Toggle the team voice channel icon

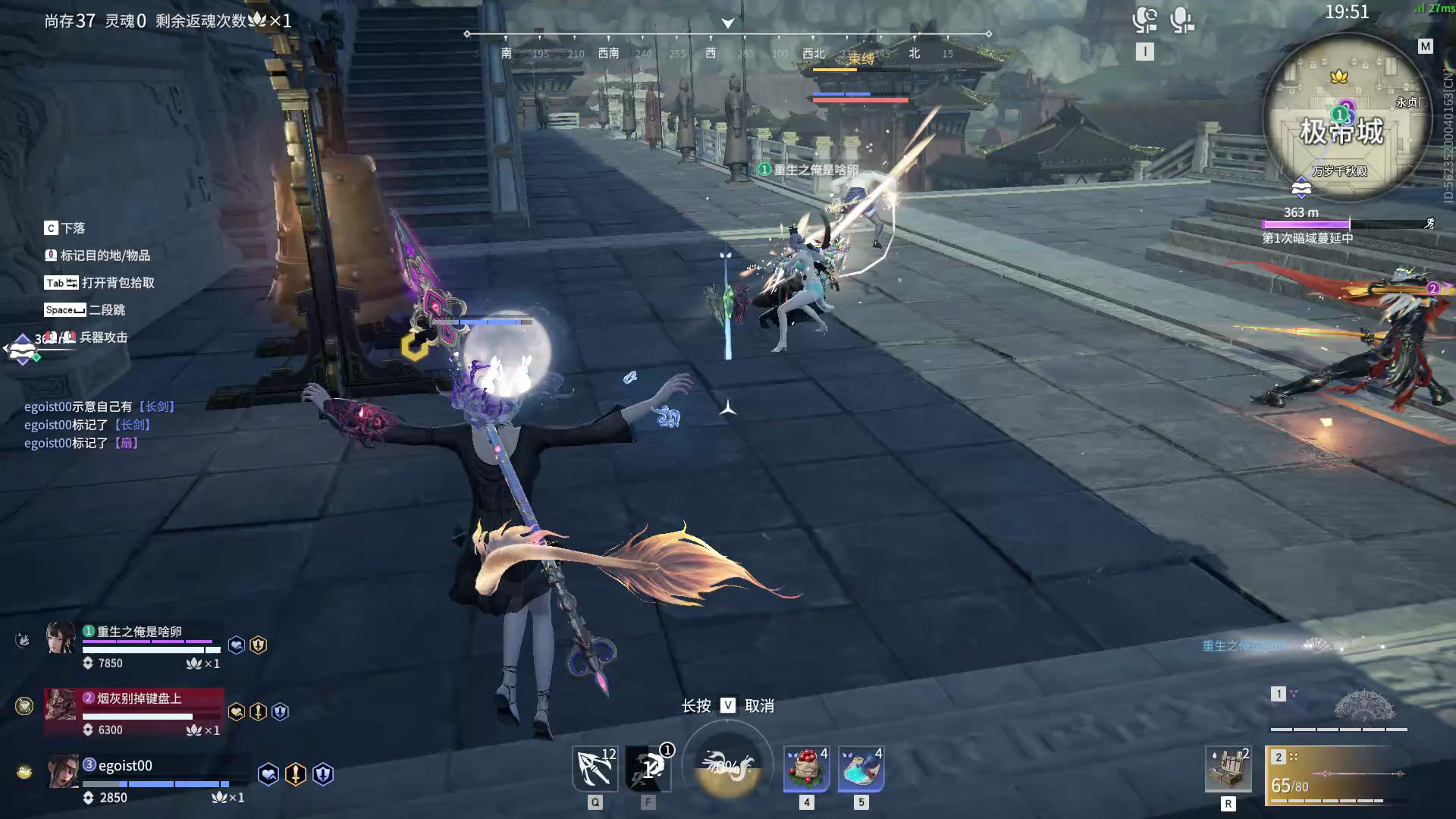(1144, 20)
